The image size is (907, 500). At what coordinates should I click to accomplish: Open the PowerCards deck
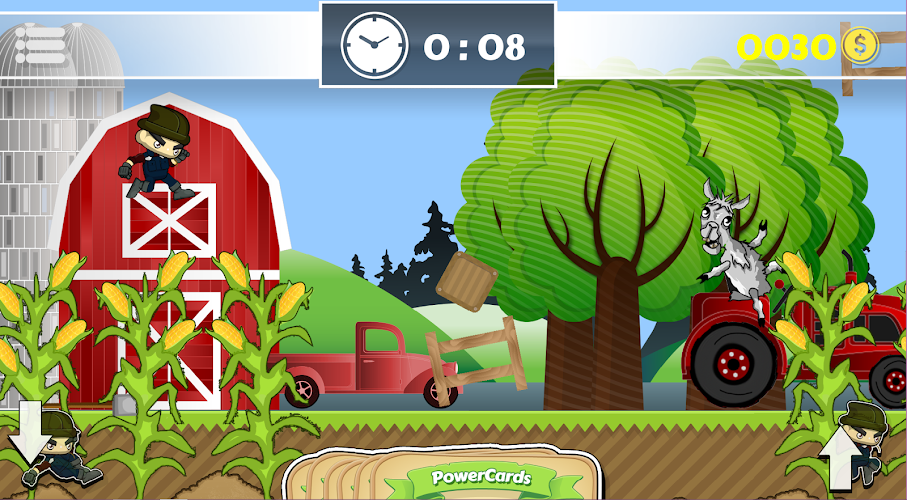point(480,476)
